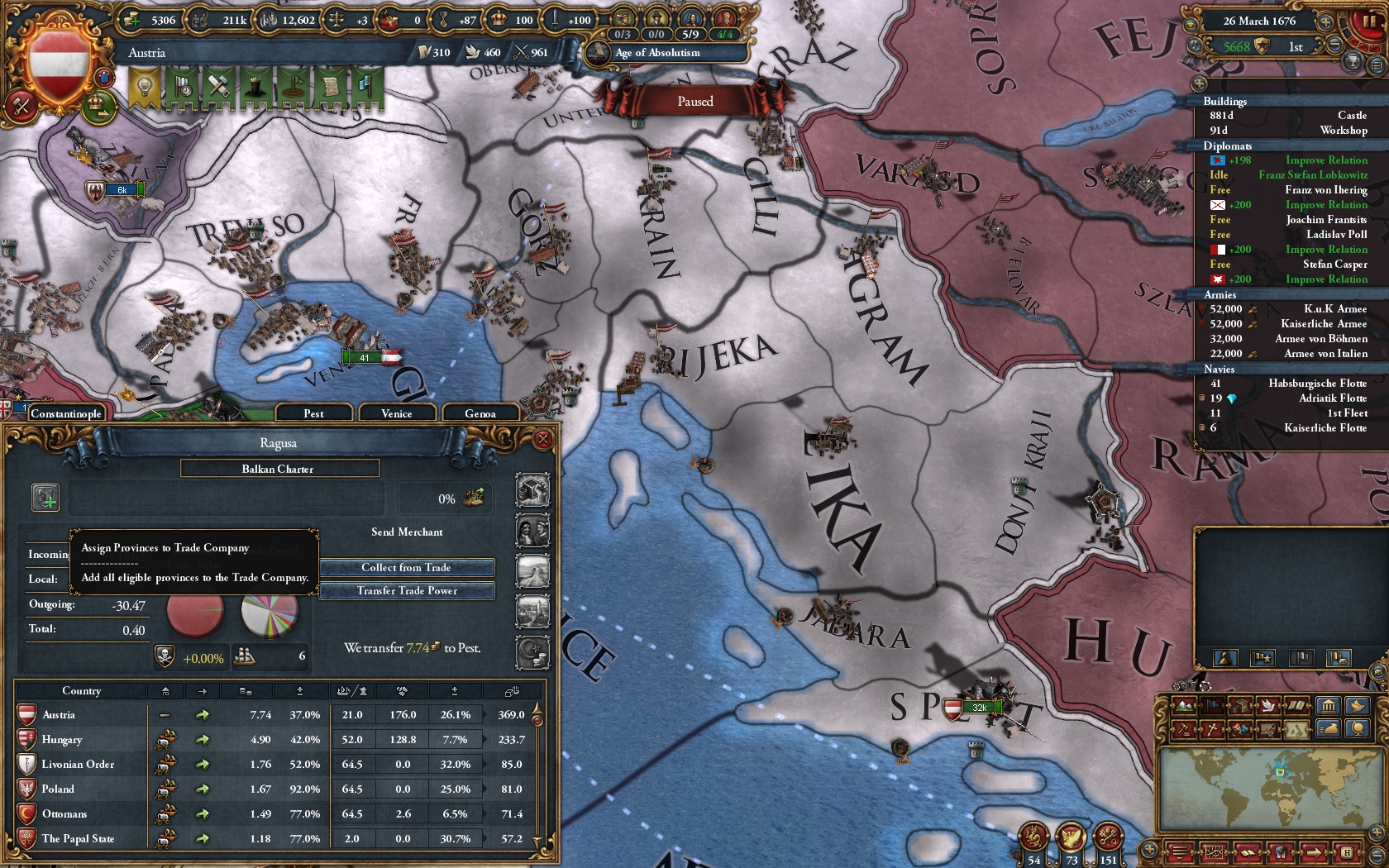Open the game menu hamburger icon
The width and height of the screenshot is (1389, 868).
(1181, 852)
